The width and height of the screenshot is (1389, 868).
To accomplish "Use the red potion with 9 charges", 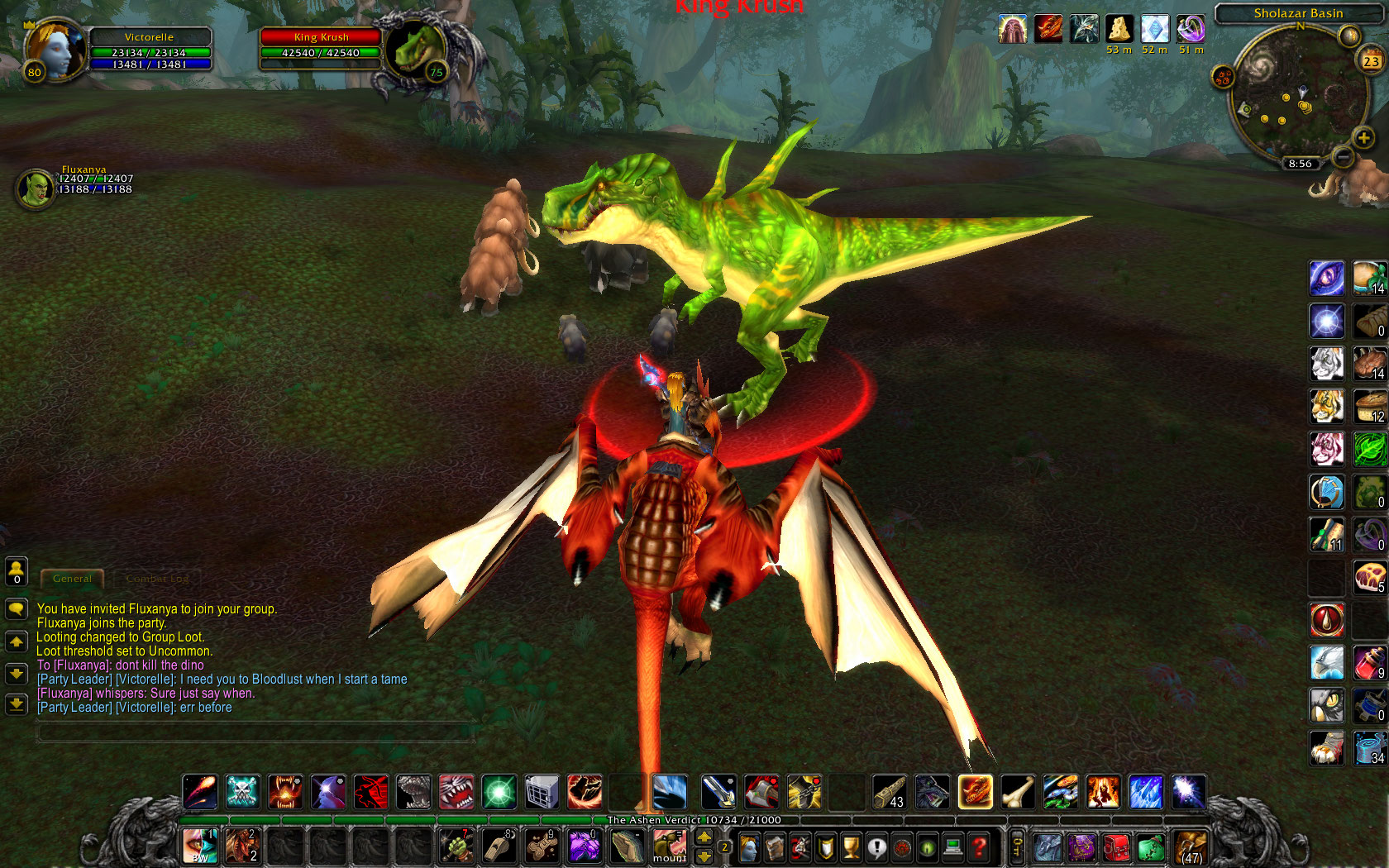I will pyautogui.click(x=1369, y=663).
